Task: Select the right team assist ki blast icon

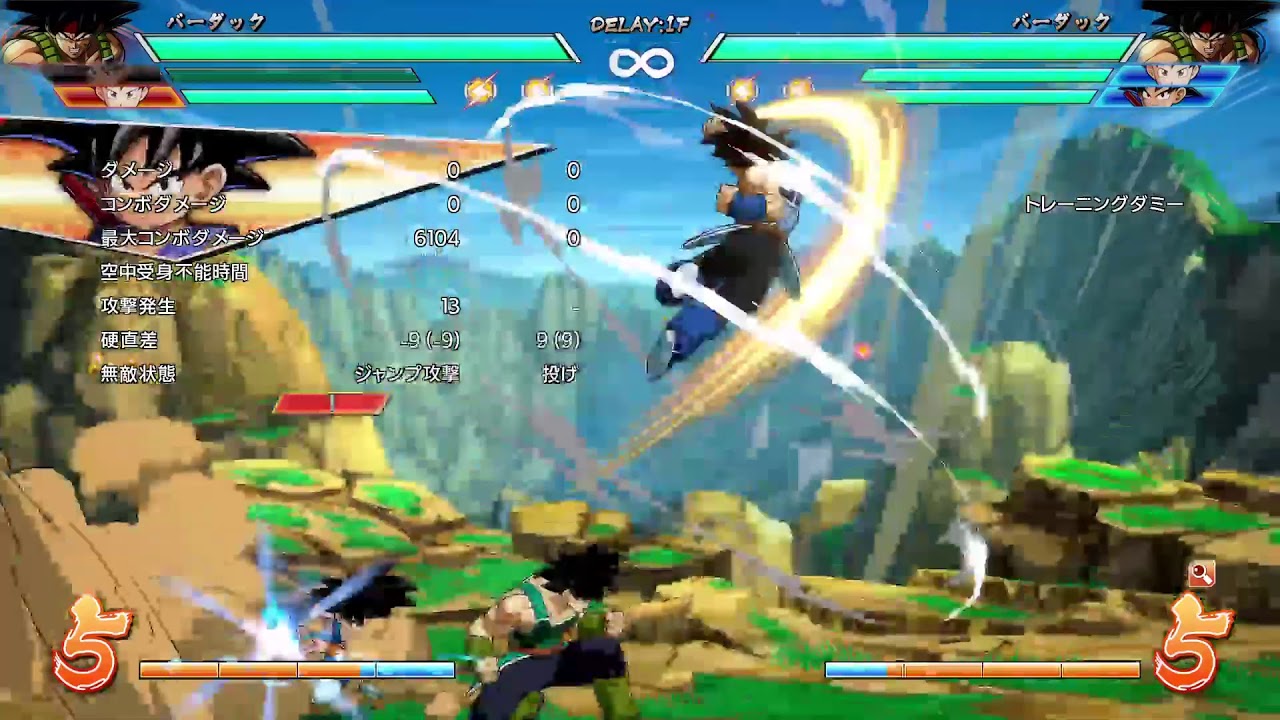Action: pos(744,87)
